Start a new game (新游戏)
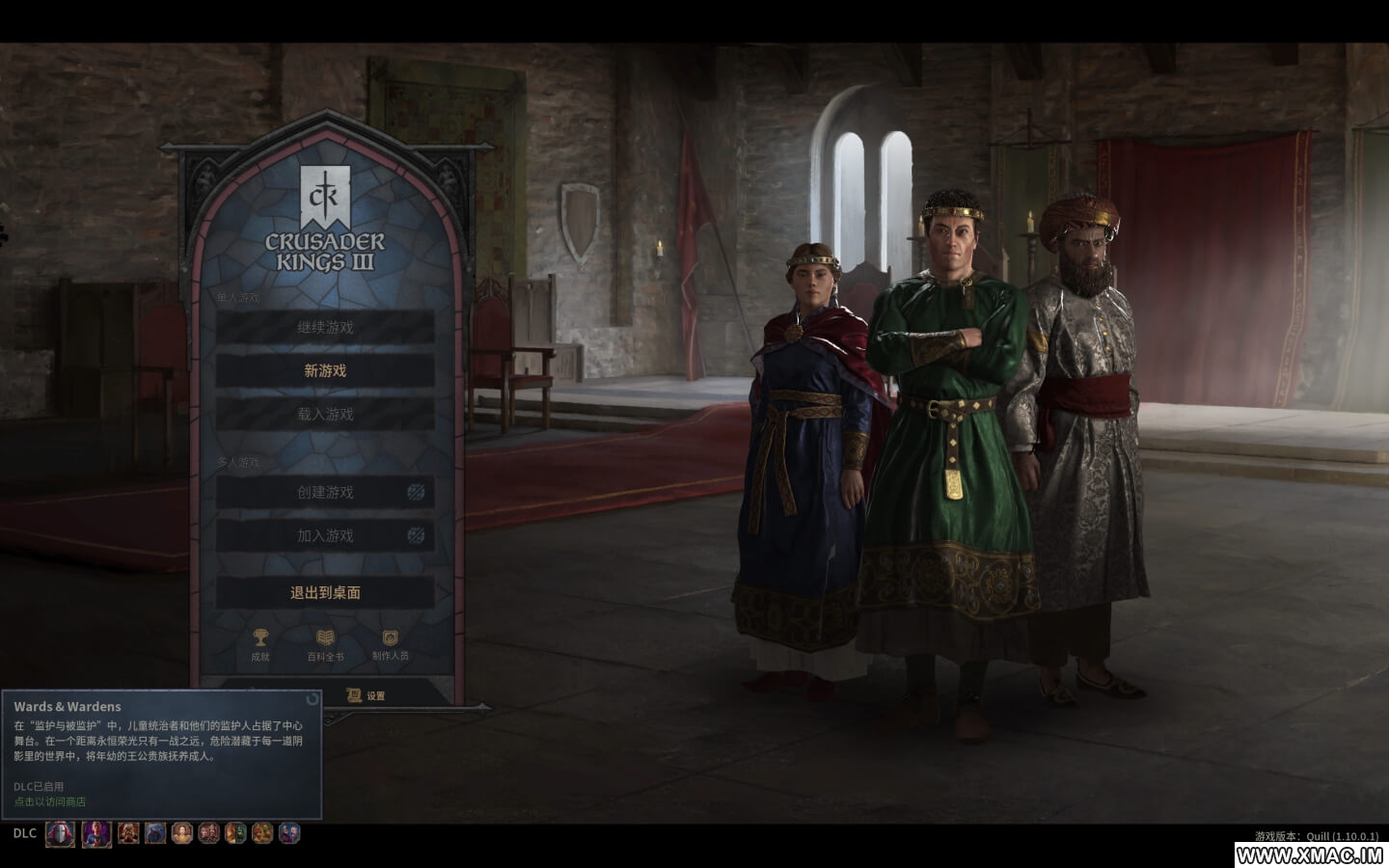The height and width of the screenshot is (868, 1389). (325, 370)
